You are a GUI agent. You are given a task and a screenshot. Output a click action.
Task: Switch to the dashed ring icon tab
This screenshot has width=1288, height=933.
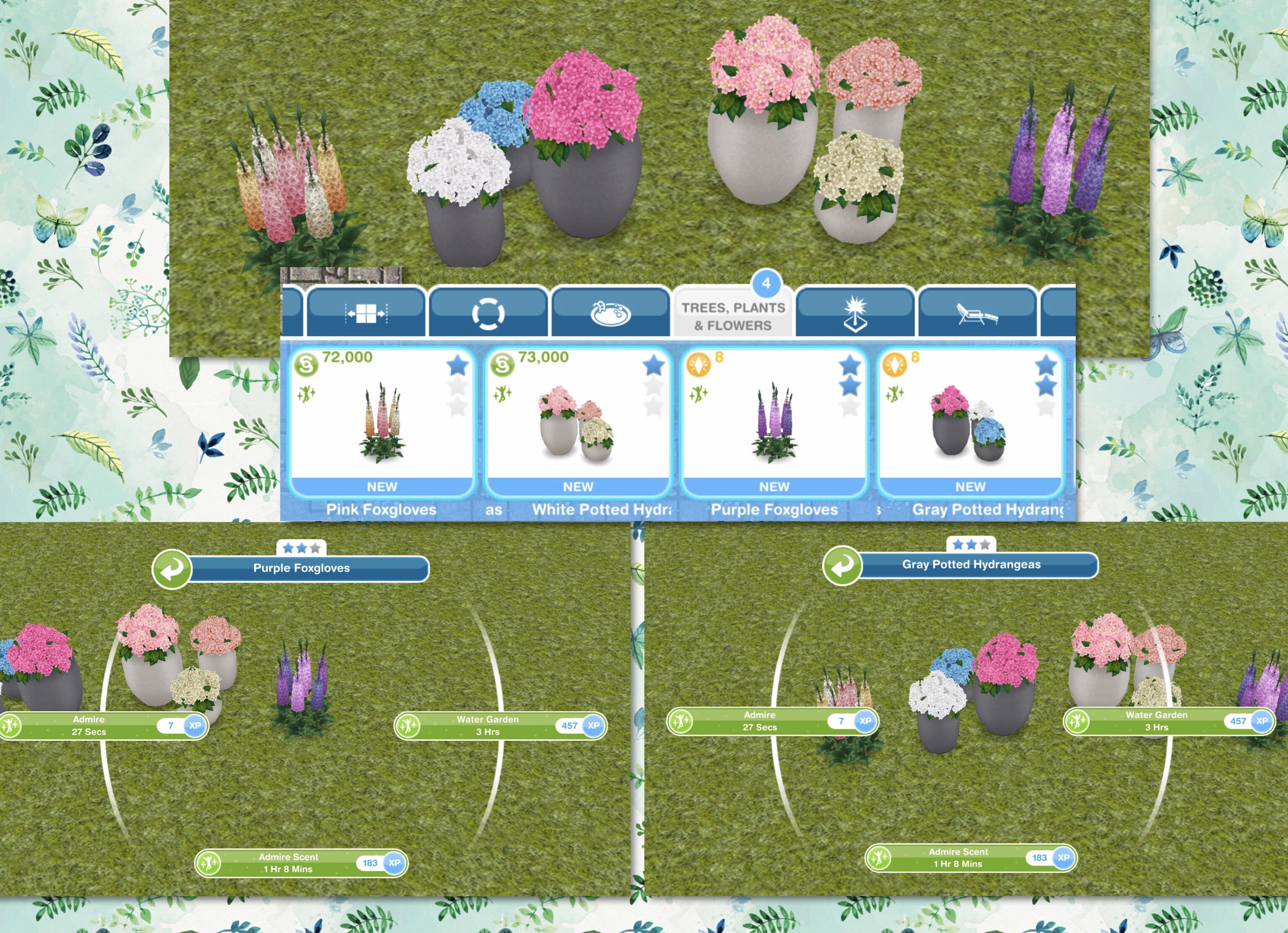[488, 313]
